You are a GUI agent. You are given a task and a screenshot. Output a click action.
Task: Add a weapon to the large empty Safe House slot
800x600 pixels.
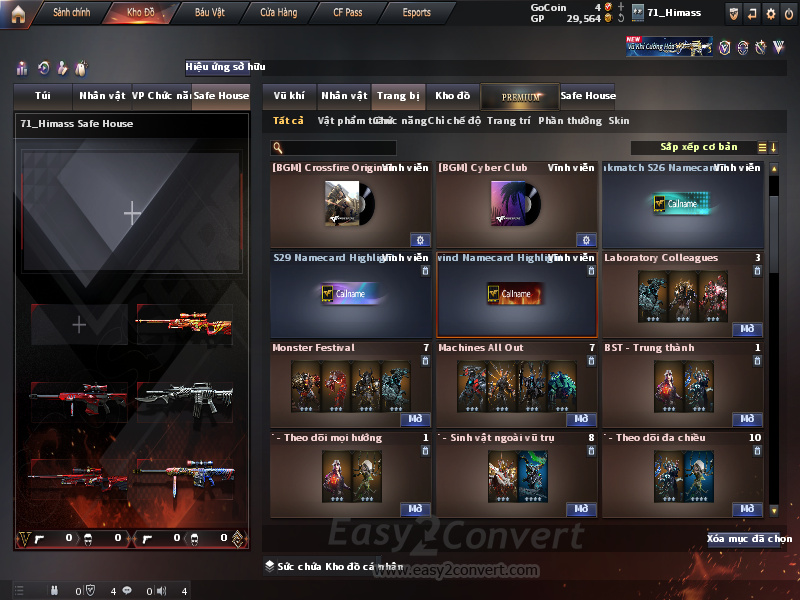(x=132, y=212)
